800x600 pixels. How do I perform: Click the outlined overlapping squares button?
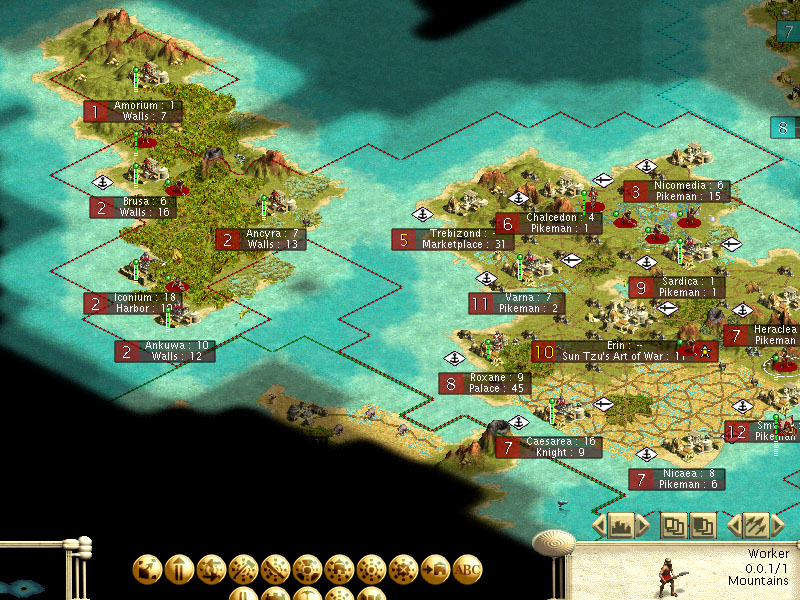(x=675, y=524)
